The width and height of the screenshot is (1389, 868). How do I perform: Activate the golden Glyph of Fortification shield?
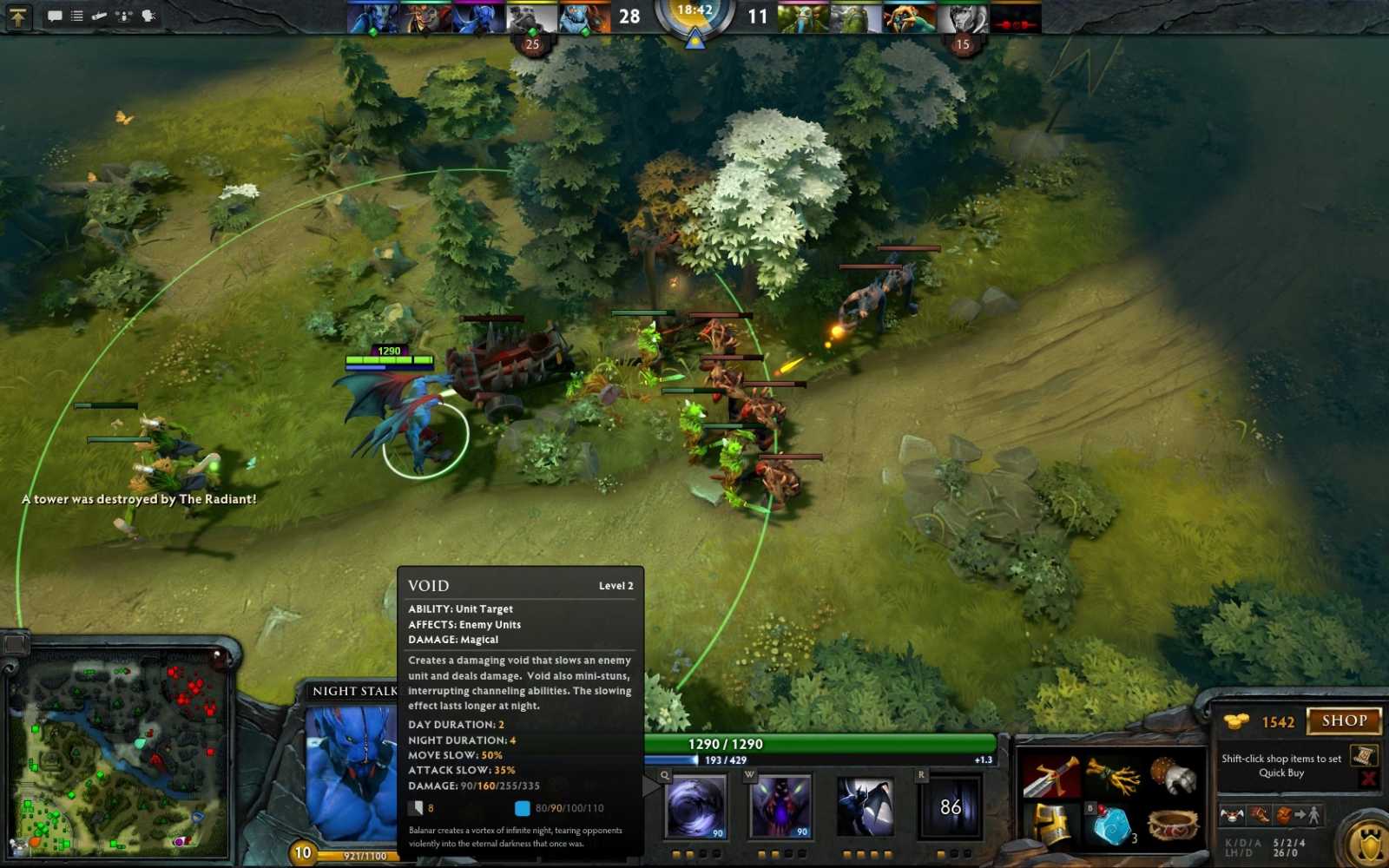pyautogui.click(x=1370, y=840)
